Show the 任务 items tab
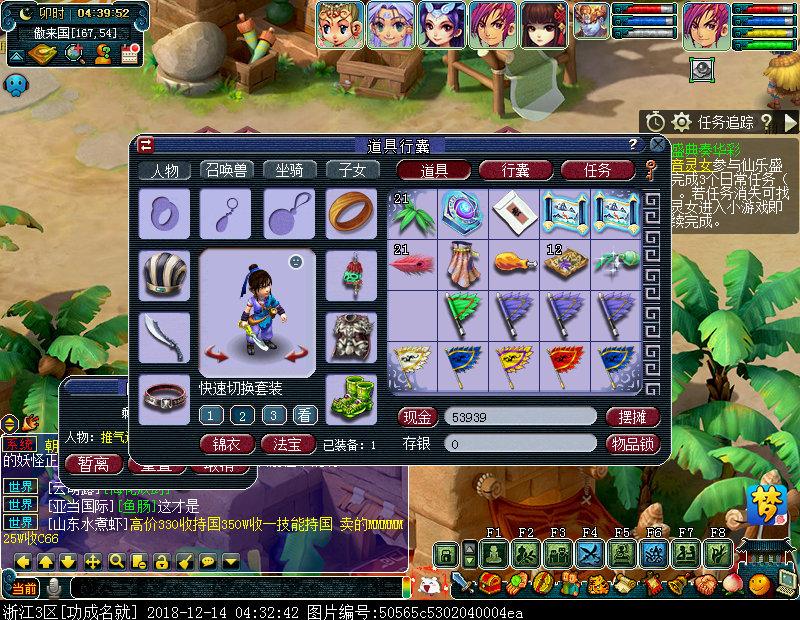 pyautogui.click(x=597, y=170)
